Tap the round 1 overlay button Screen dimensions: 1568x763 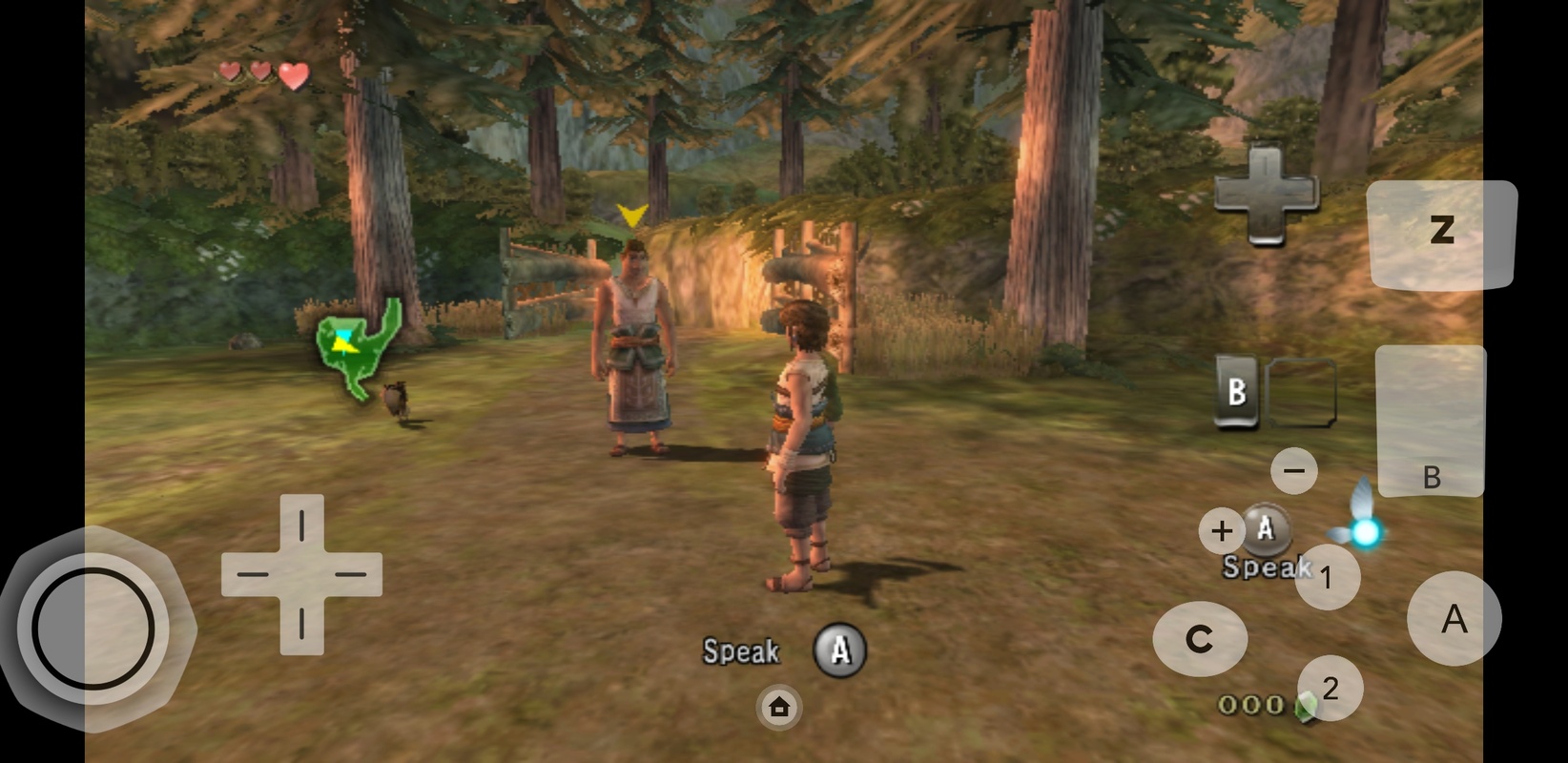pos(1326,577)
